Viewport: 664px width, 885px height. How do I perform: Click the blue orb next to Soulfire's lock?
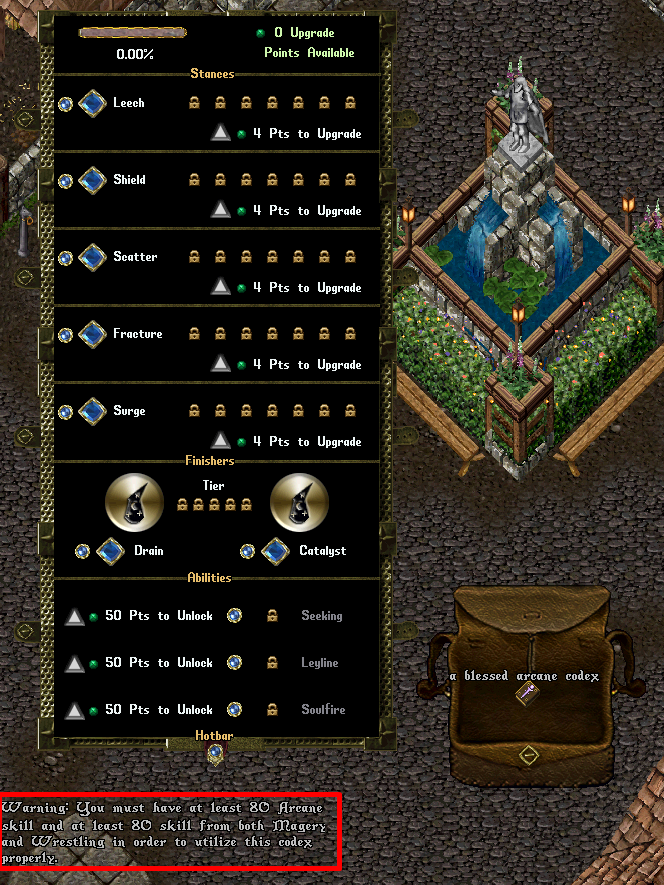(x=234, y=710)
